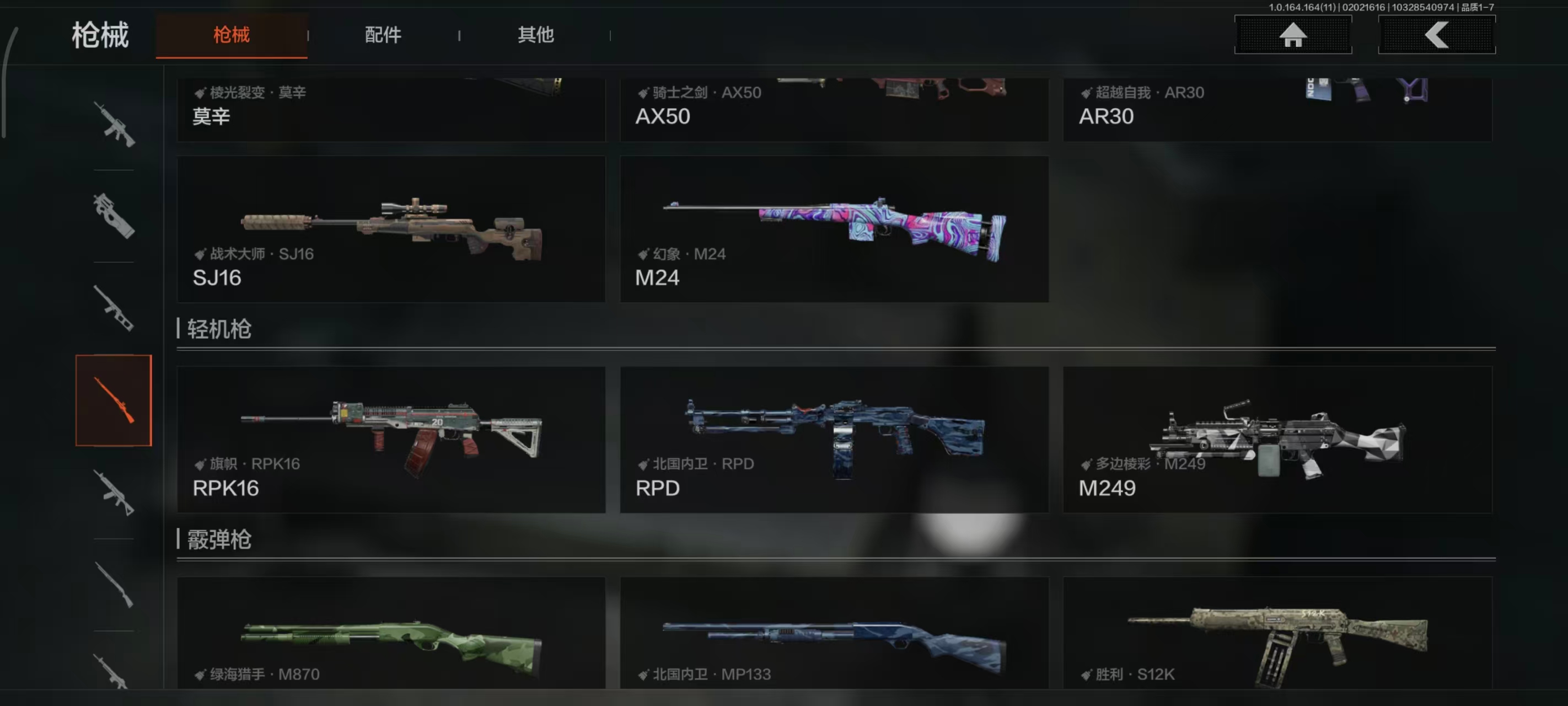Open the AX50 weapon entry
Viewport: 1568px width, 706px height.
(834, 110)
